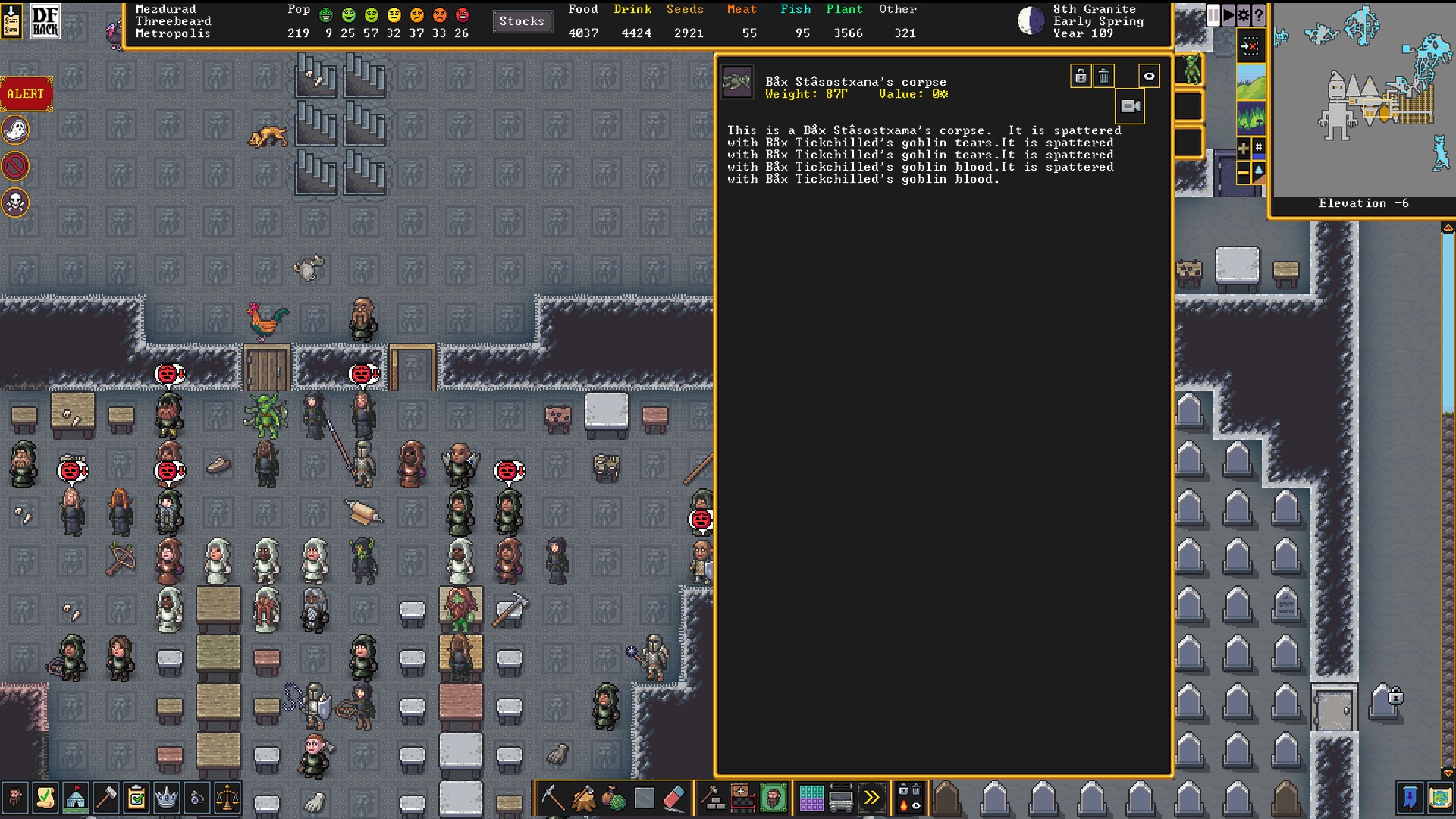Image resolution: width=1456 pixels, height=819 pixels.
Task: Open the world map scroll icon
Action: point(1440,798)
